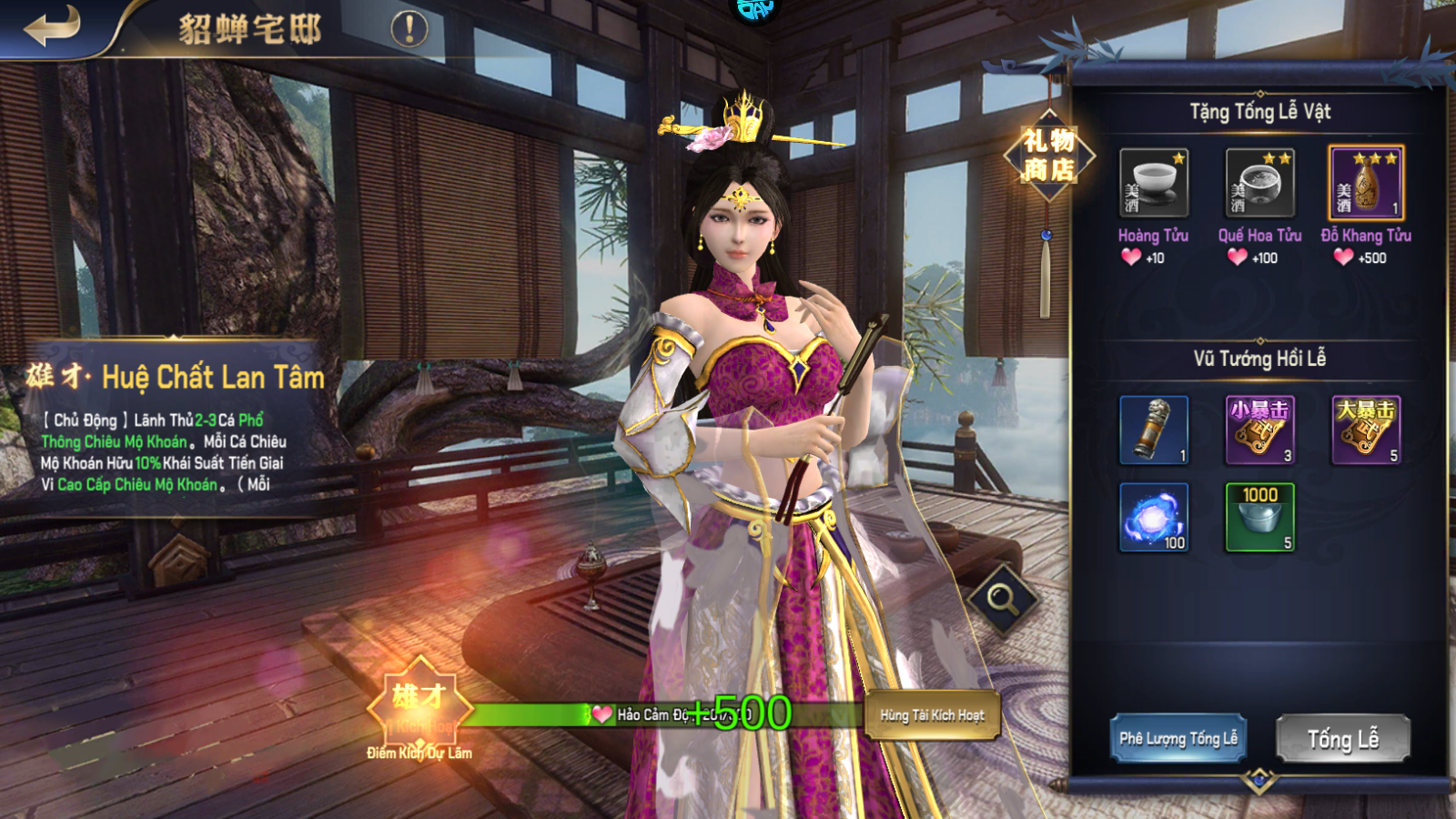Open the 礼物商店 gift shop
This screenshot has width=1456, height=819.
[x=1048, y=156]
